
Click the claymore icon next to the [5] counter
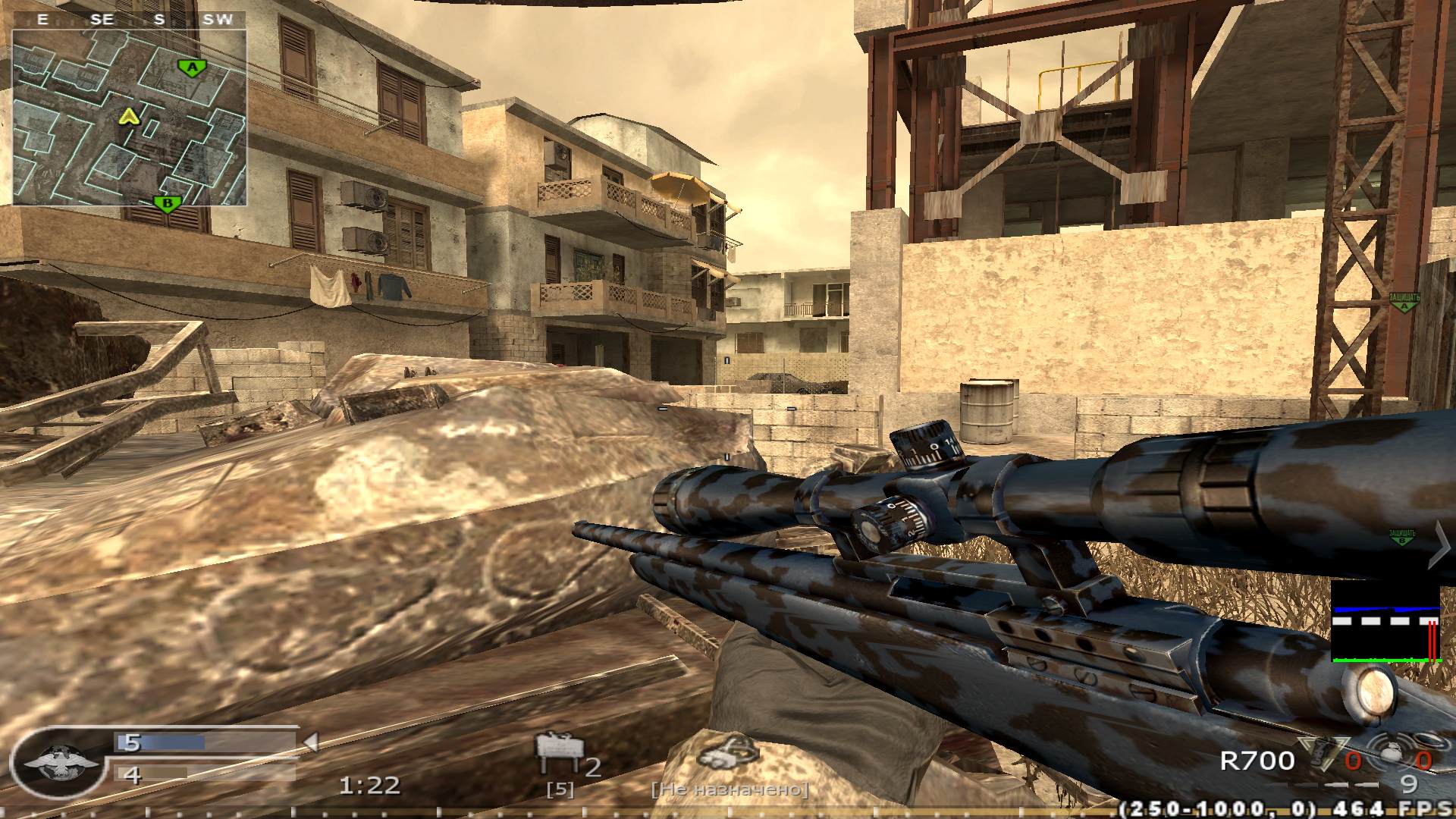pyautogui.click(x=559, y=747)
